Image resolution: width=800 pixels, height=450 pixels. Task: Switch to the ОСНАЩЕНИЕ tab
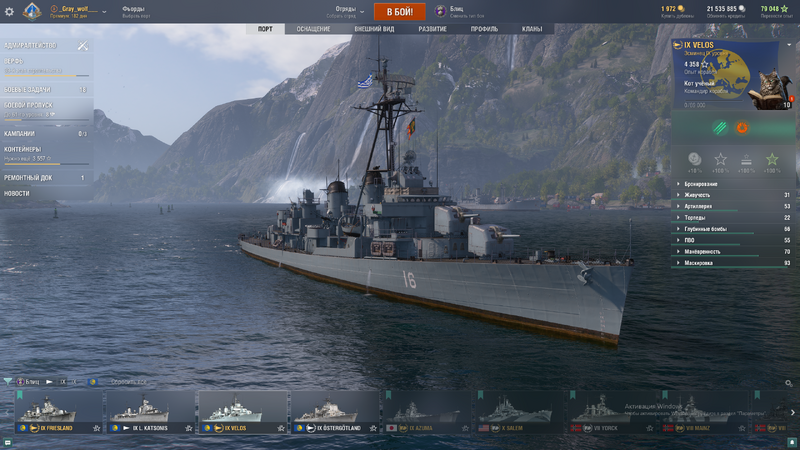click(313, 29)
